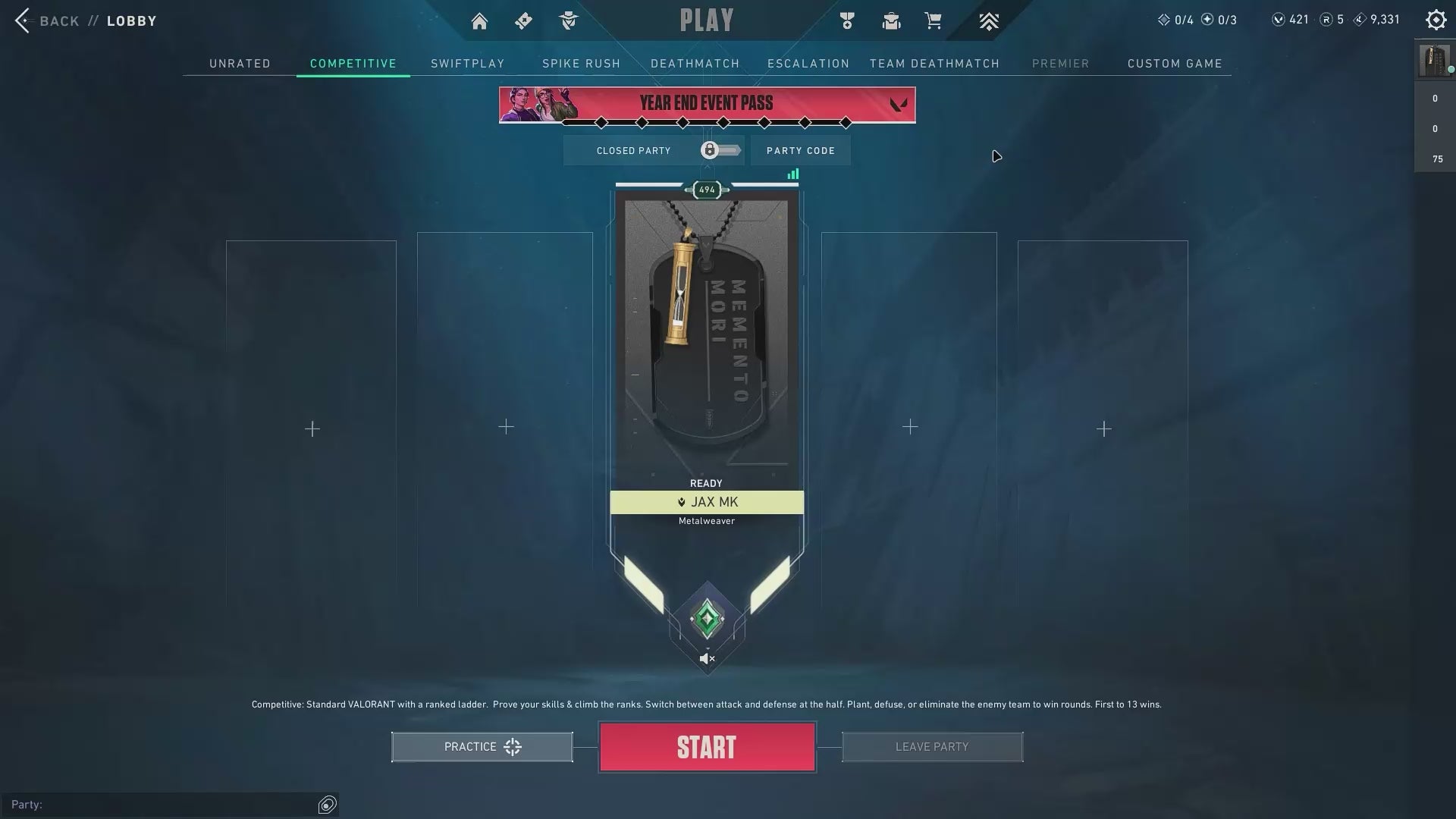The width and height of the screenshot is (1456, 819).
Task: Expand the right sidebar mission card
Action: (1433, 62)
